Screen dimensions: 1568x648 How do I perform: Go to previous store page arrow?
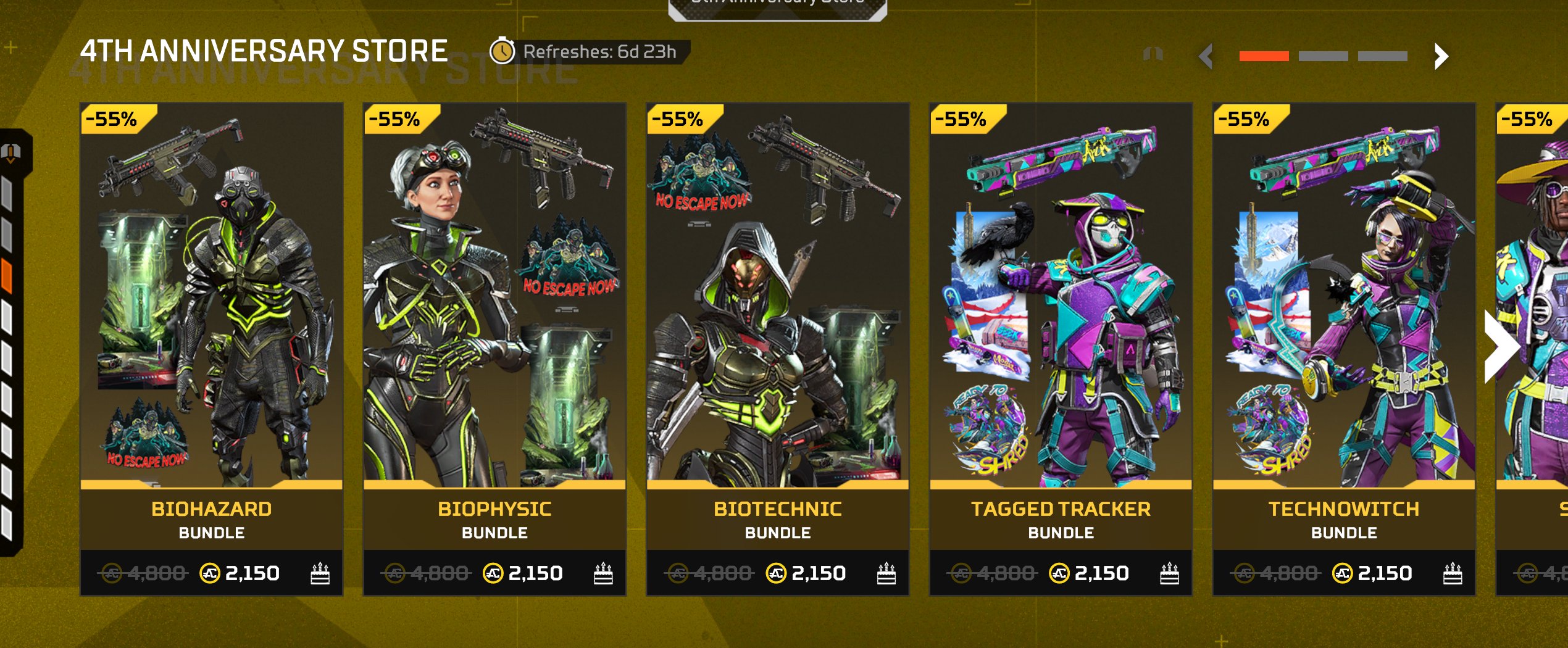point(1206,57)
